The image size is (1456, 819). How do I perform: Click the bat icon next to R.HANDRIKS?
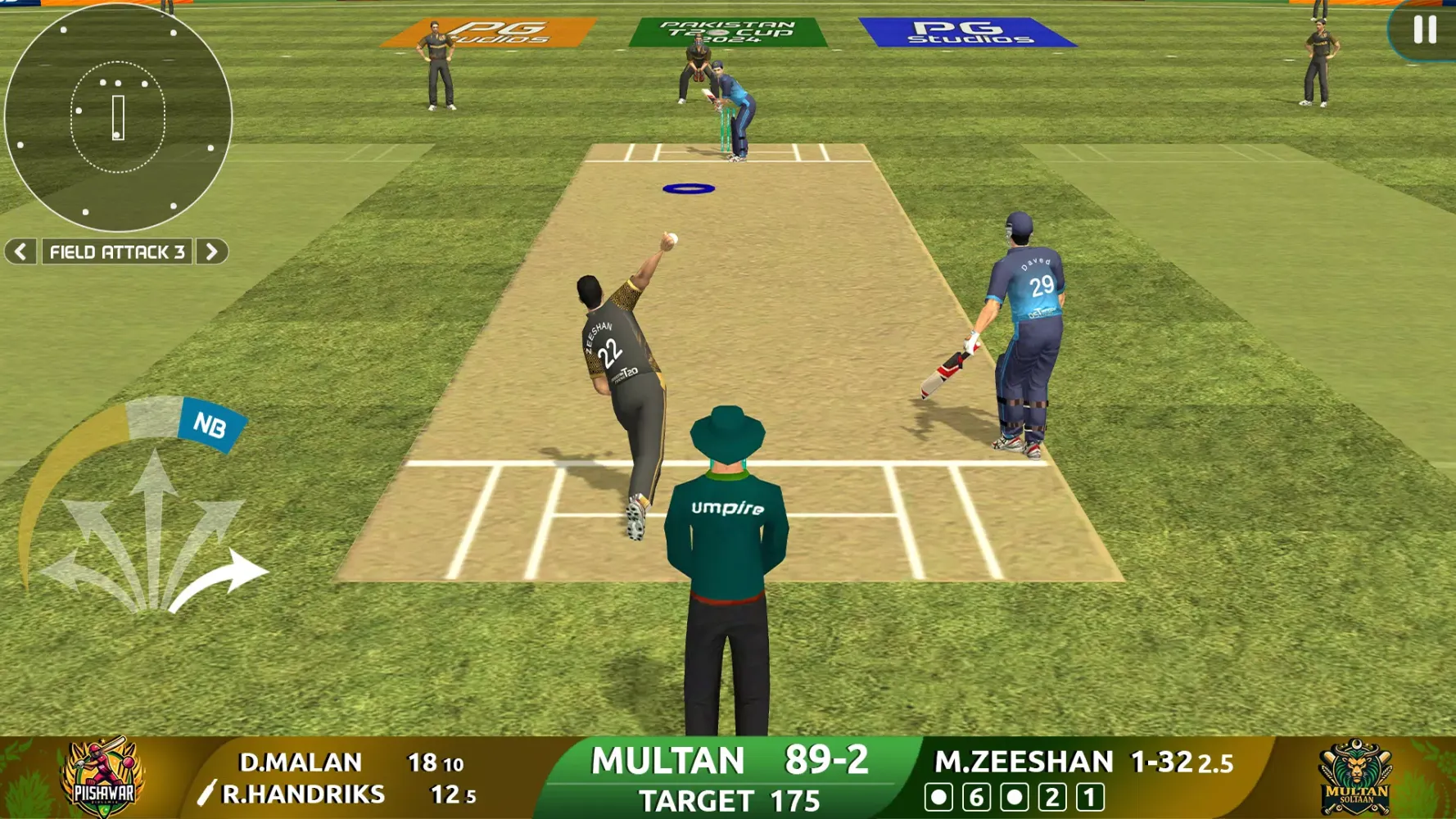tap(208, 792)
